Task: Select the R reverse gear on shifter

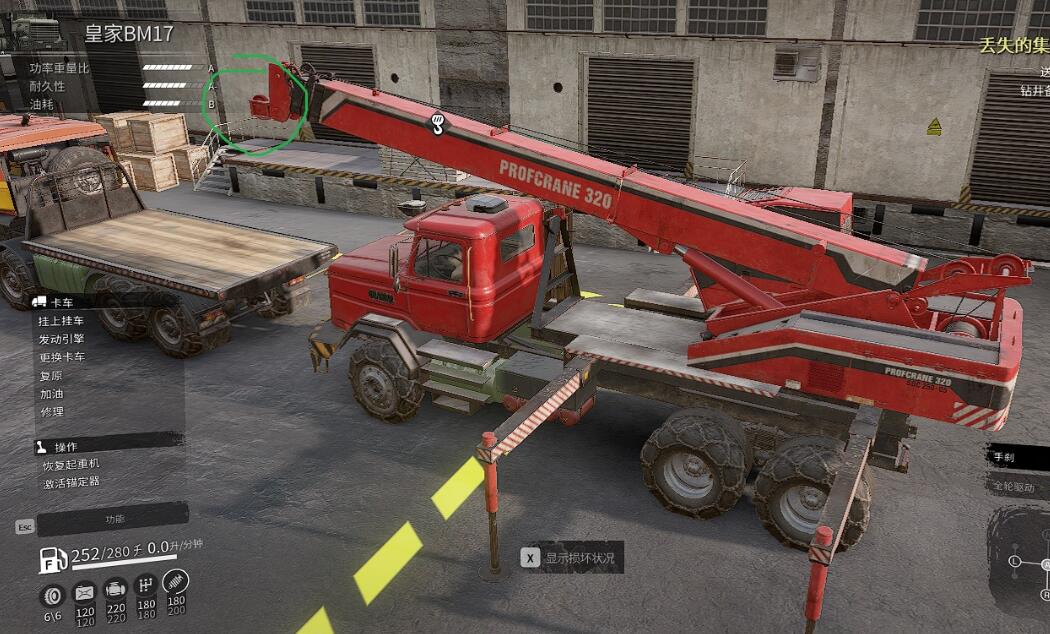Action: [1046, 594]
